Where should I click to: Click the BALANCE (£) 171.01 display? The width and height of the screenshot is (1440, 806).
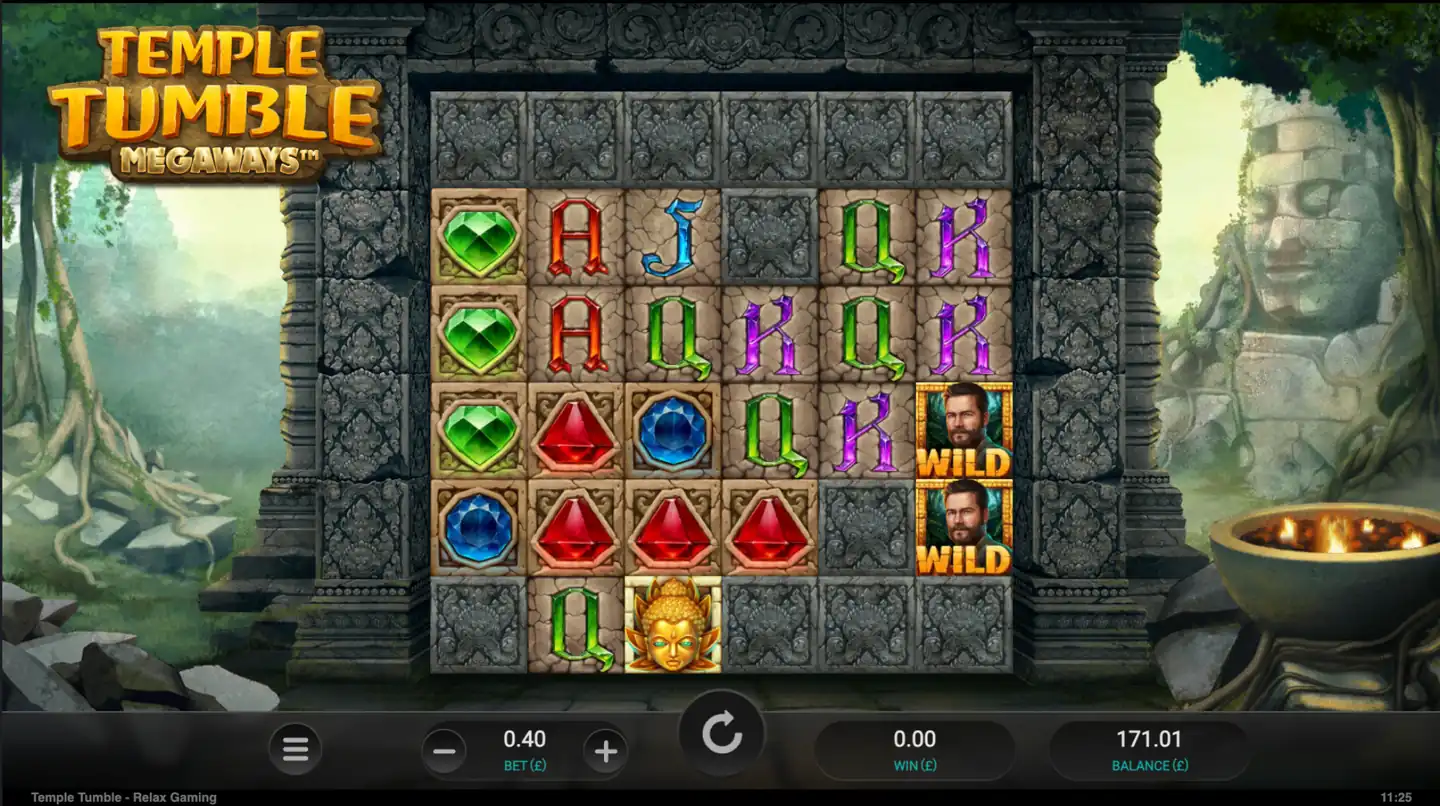(1150, 748)
